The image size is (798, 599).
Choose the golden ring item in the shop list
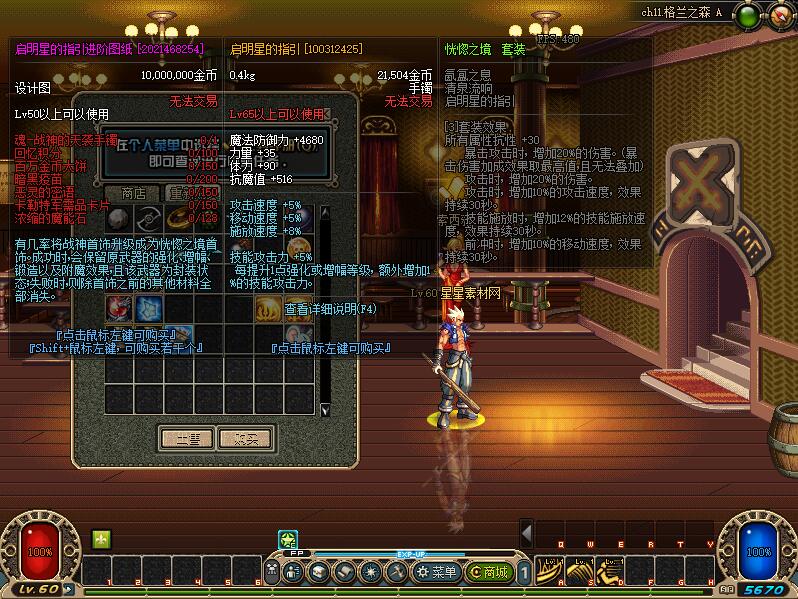point(181,217)
